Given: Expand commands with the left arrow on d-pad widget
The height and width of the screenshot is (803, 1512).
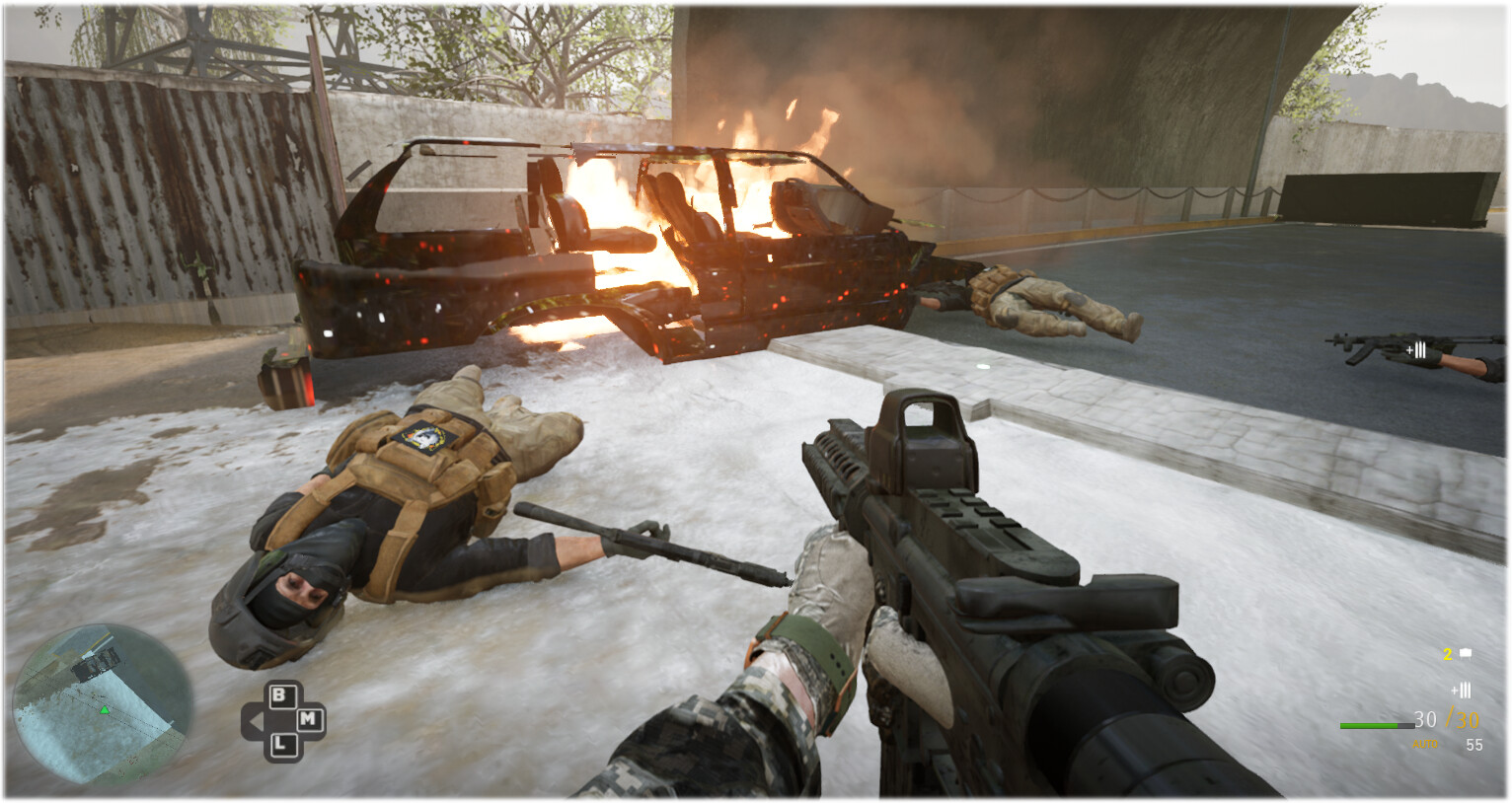Looking at the screenshot, I should click(x=255, y=719).
